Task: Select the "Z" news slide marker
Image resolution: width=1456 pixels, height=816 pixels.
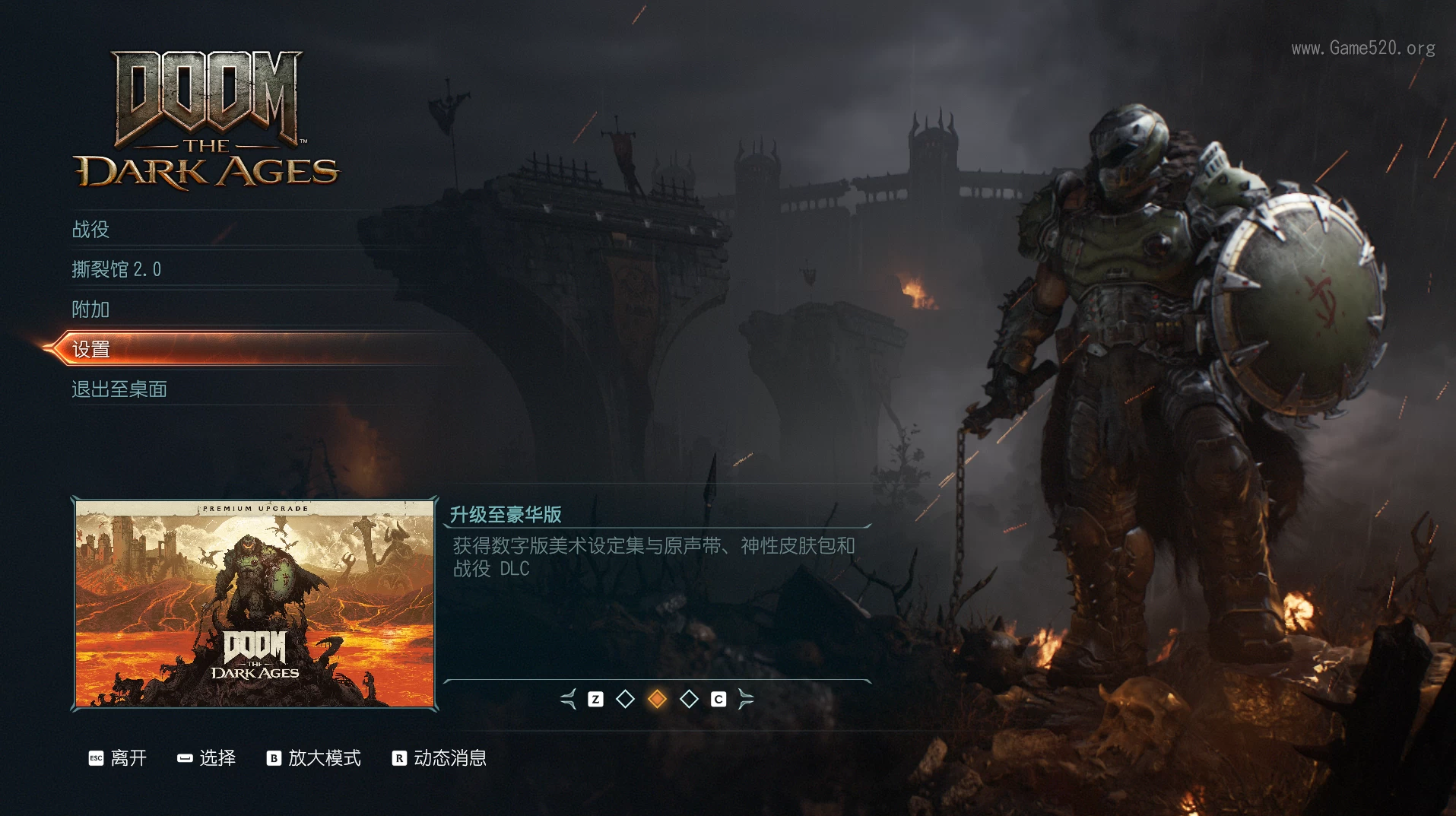Action: 595,699
